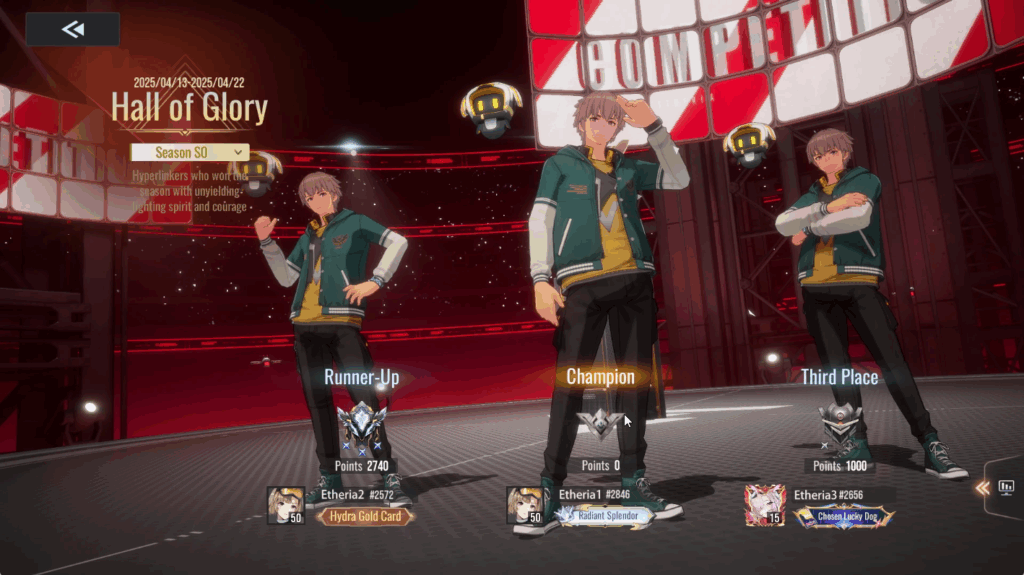Open the Season S0 dropdown
Image resolution: width=1024 pixels, height=575 pixels.
[x=189, y=152]
